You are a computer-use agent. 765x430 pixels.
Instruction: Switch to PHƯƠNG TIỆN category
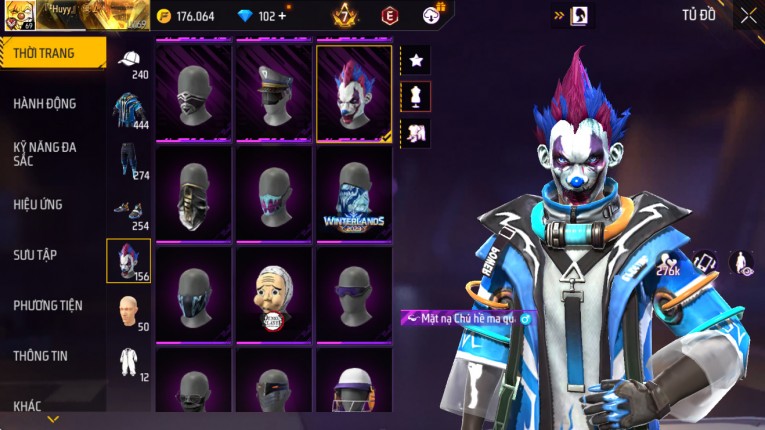pos(48,305)
